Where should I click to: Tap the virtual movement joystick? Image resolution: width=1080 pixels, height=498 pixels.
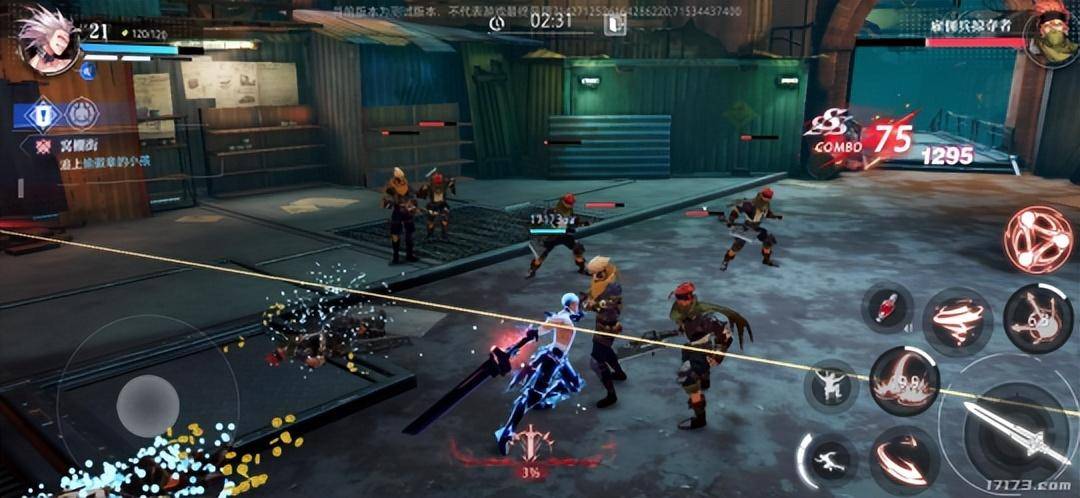coord(148,405)
